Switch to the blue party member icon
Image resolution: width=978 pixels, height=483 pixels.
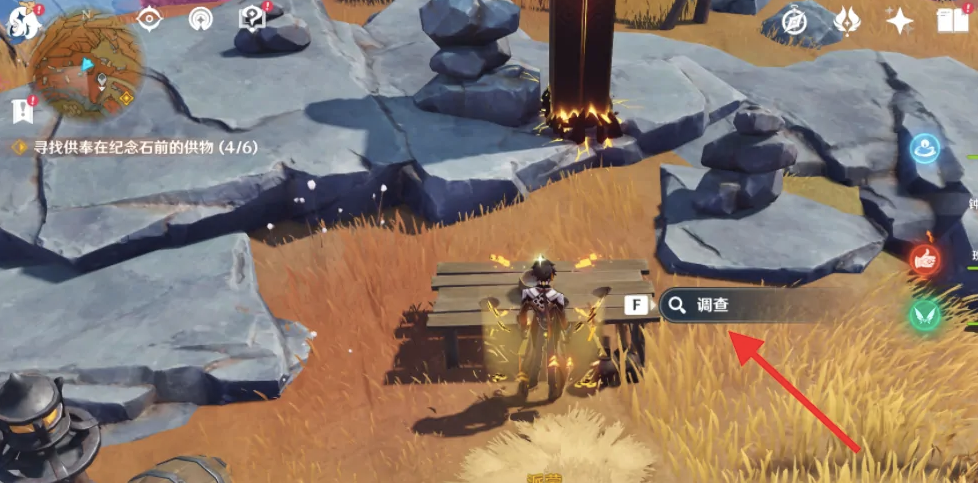tap(926, 150)
